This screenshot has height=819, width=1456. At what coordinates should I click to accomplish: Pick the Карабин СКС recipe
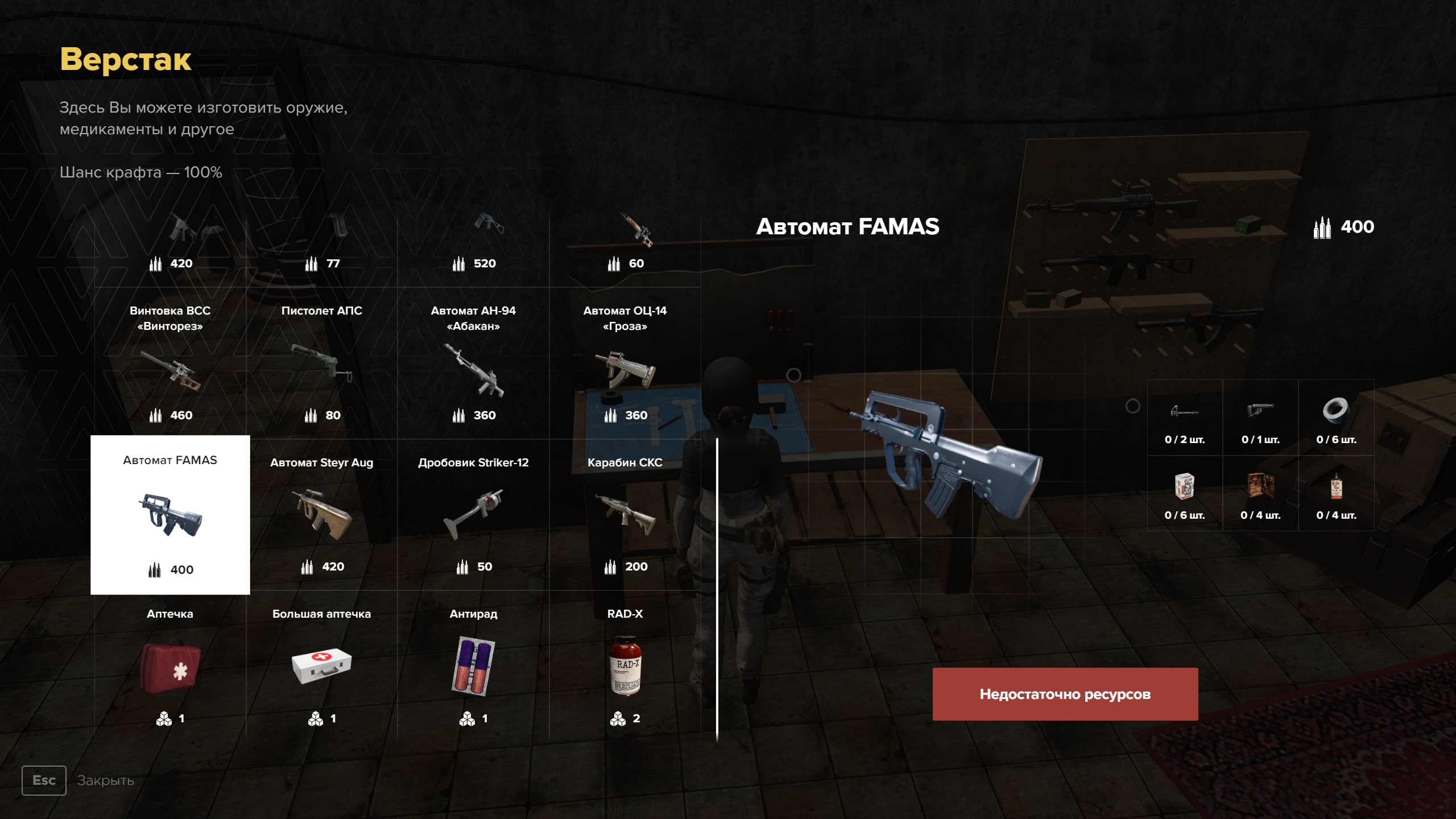[624, 515]
